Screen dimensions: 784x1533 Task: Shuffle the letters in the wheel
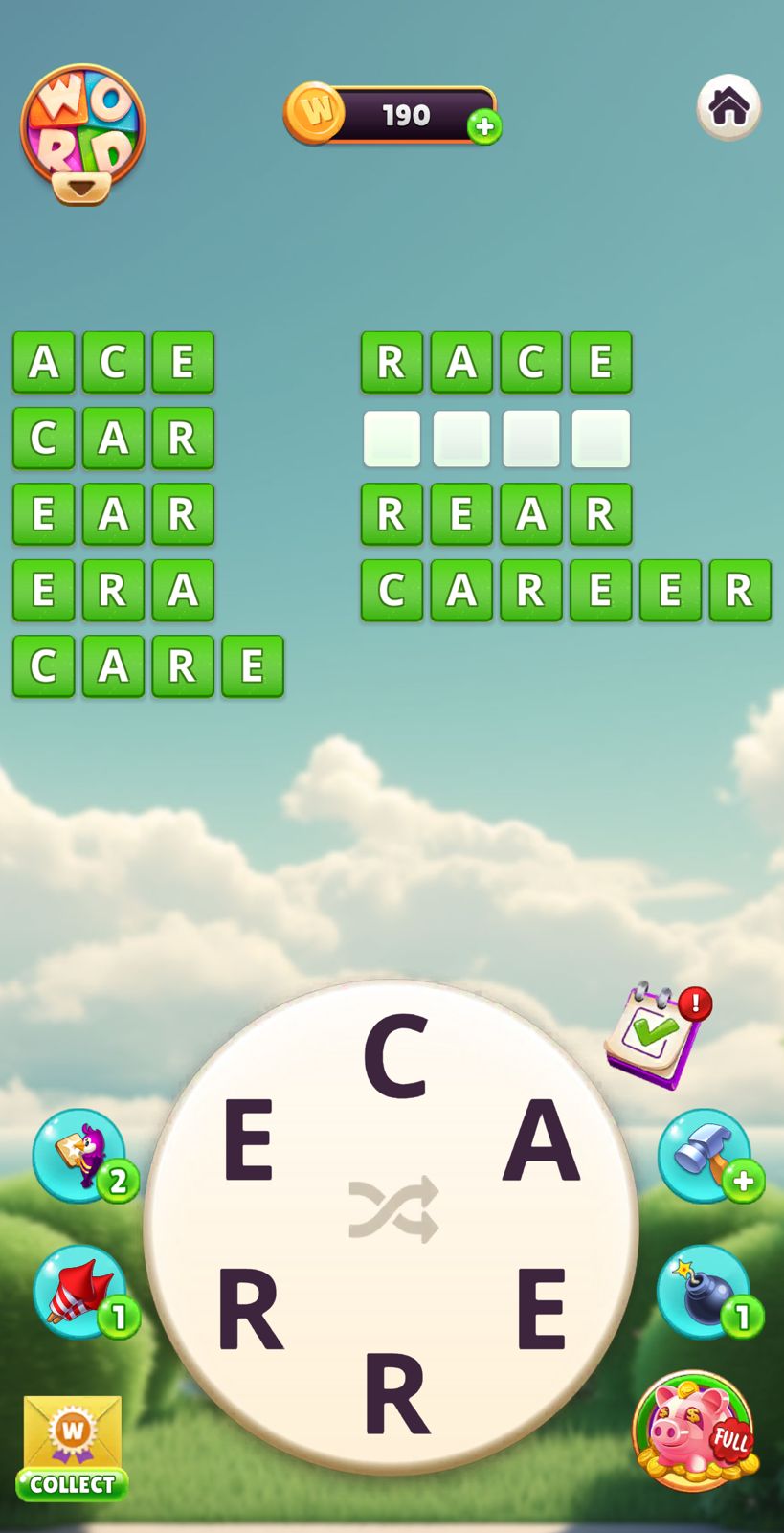[392, 1208]
